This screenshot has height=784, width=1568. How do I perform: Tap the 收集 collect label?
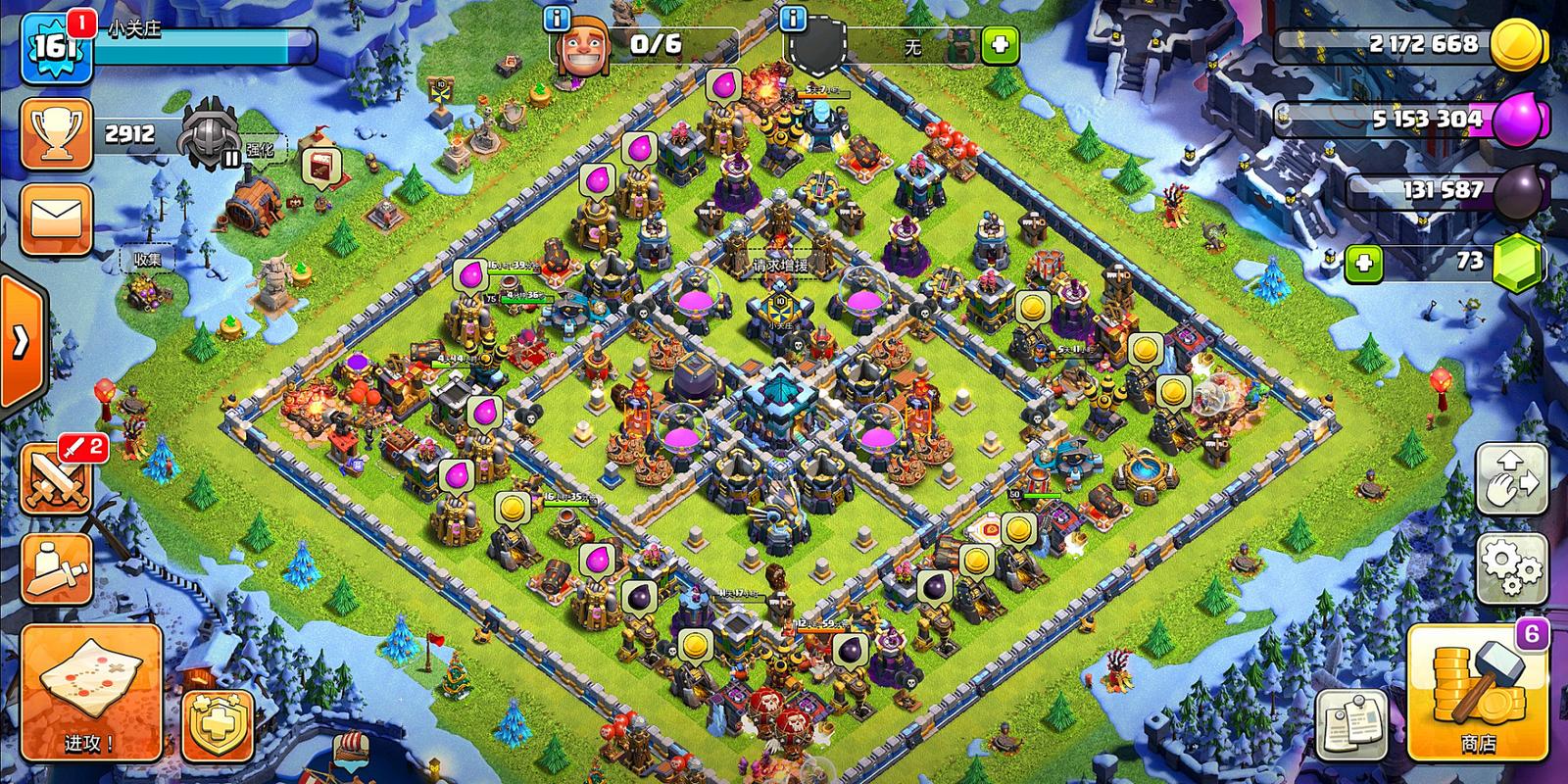(x=147, y=260)
